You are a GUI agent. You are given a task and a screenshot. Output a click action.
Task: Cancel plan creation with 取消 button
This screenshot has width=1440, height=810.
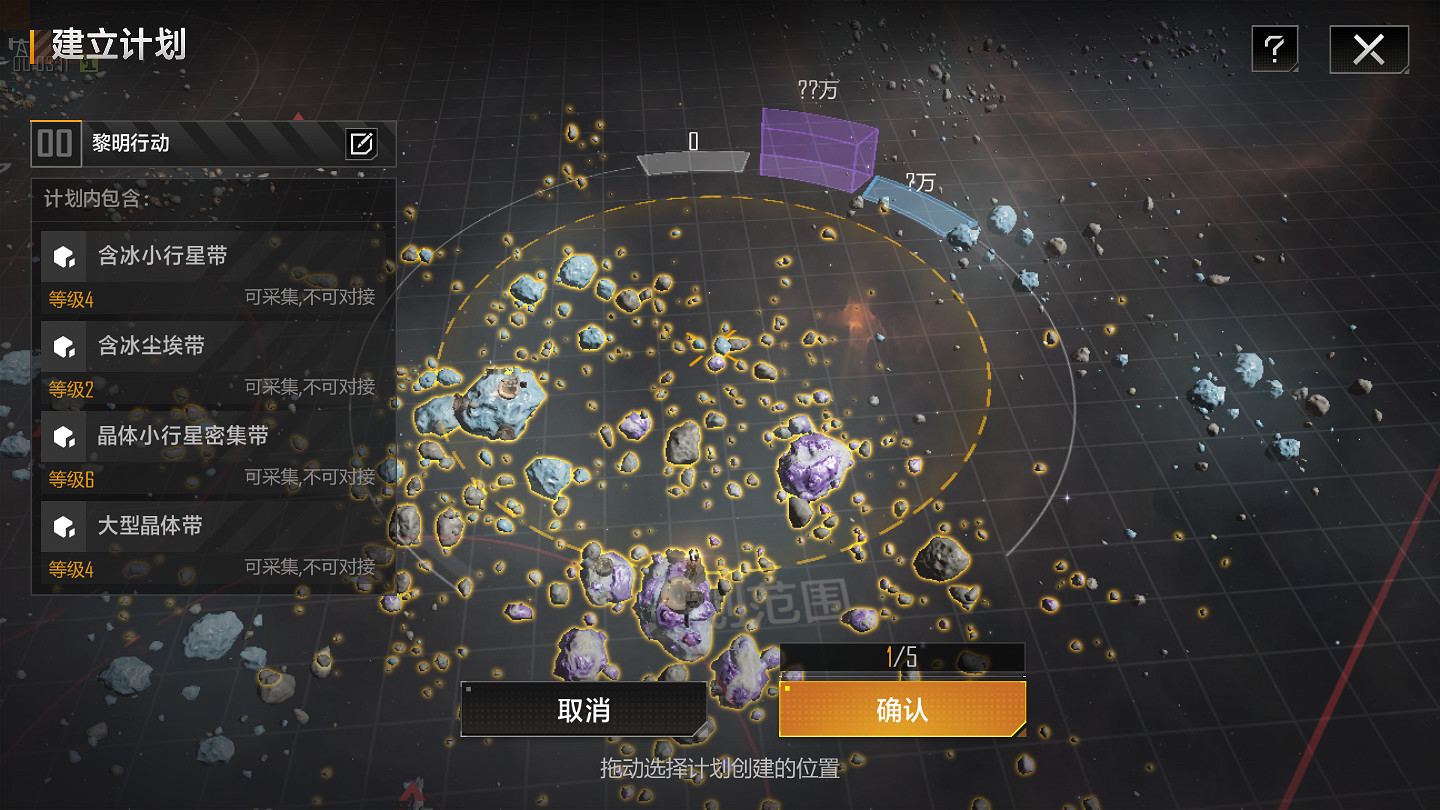[x=583, y=710]
